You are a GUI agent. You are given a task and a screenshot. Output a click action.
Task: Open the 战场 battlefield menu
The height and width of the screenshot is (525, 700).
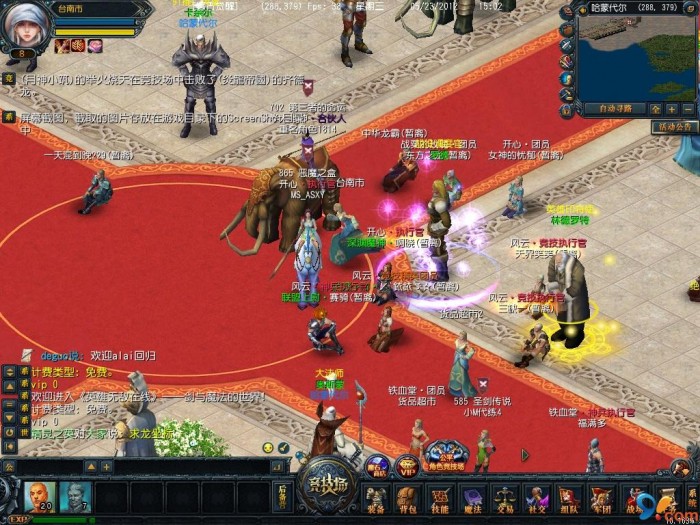tap(632, 498)
